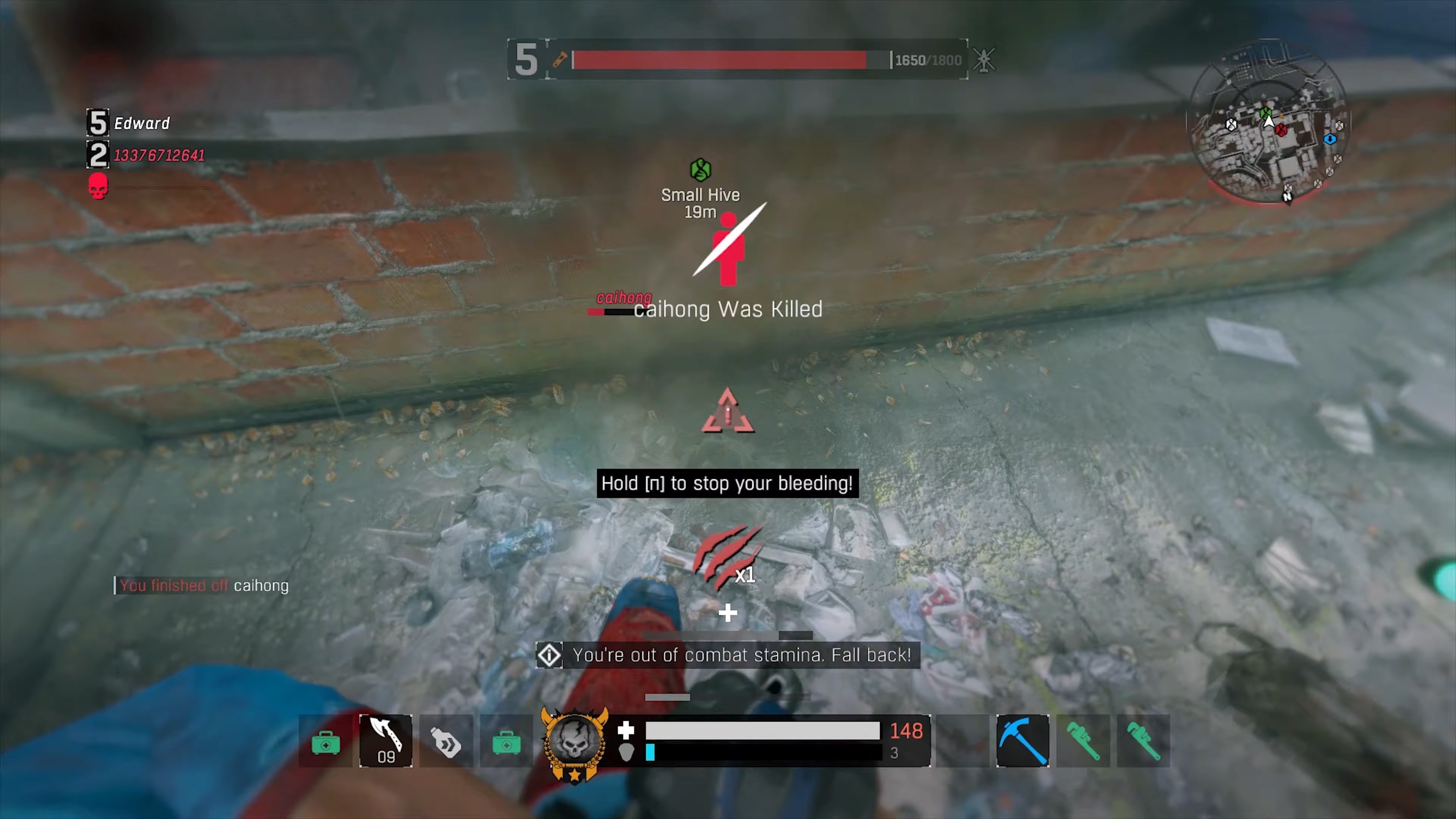The width and height of the screenshot is (1456, 819).
Task: Select the throwing axe hotbar slot
Action: click(386, 741)
